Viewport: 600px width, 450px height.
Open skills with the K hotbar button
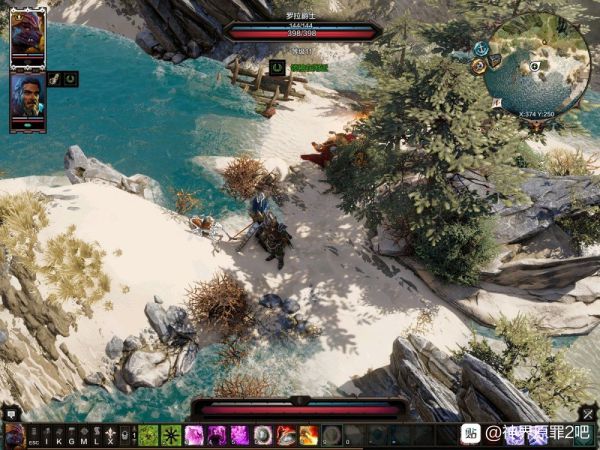click(x=59, y=436)
